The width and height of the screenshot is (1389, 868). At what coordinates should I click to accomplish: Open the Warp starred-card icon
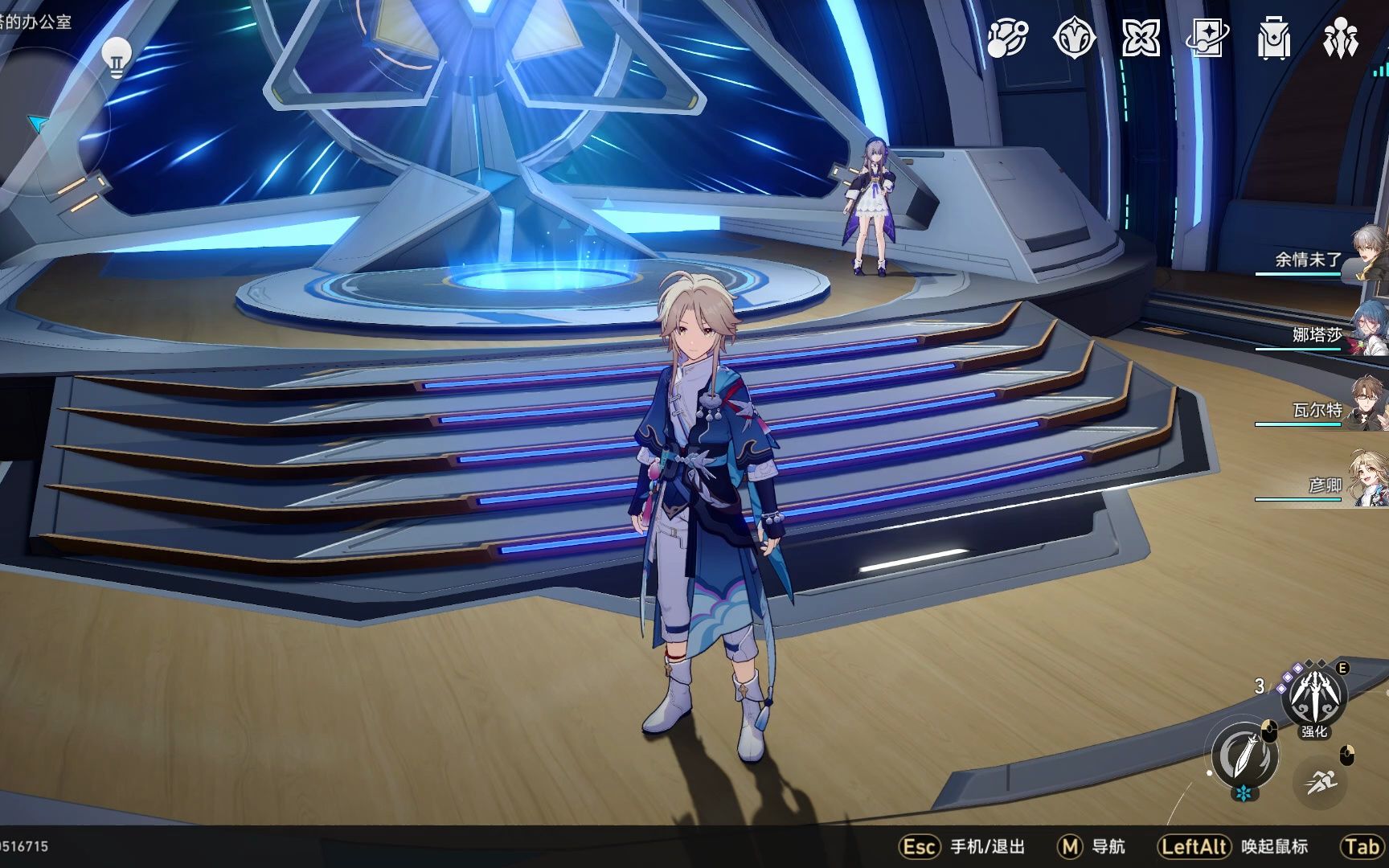click(x=1207, y=38)
